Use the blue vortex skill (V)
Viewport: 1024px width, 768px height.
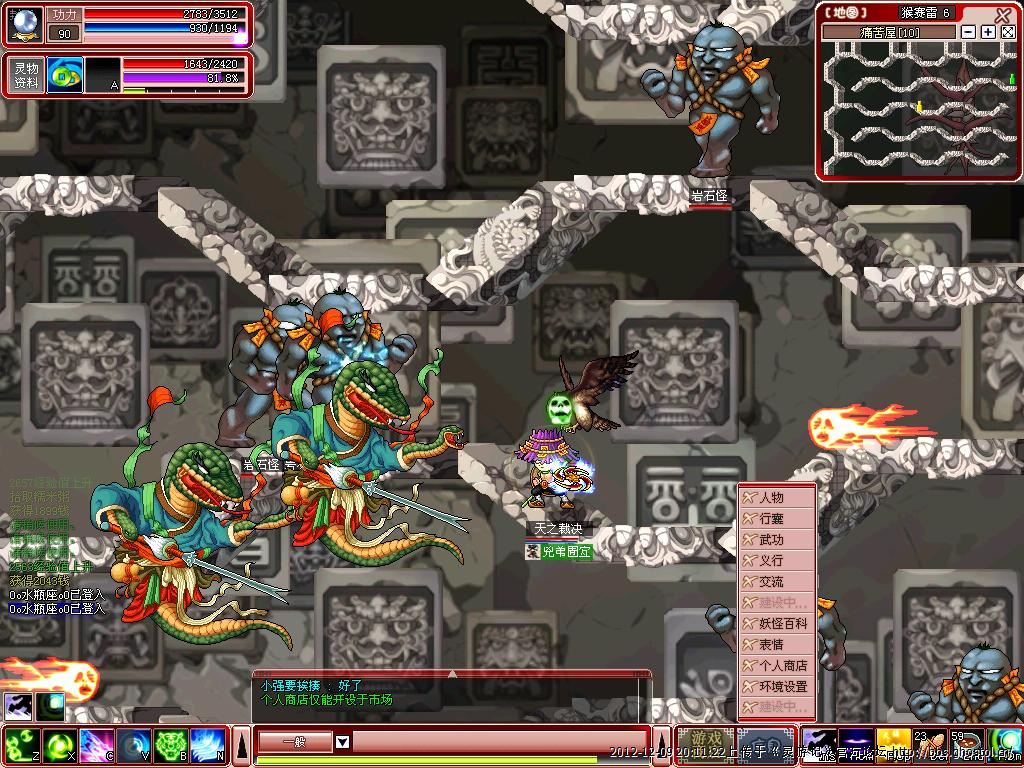point(134,746)
